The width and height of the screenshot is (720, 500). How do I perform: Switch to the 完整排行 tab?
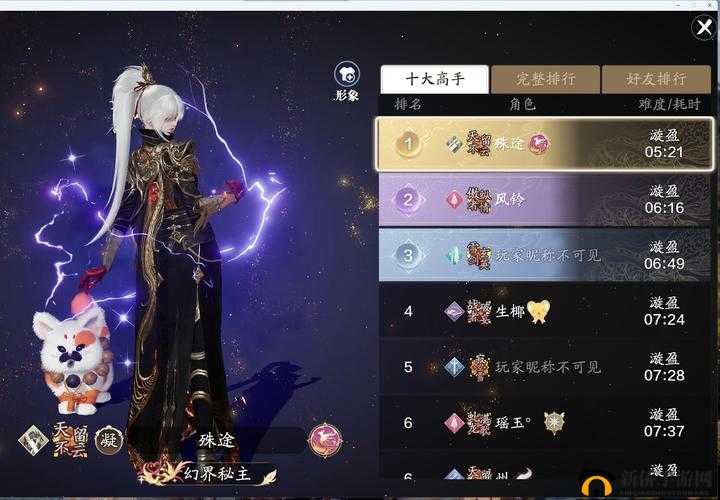coord(545,79)
